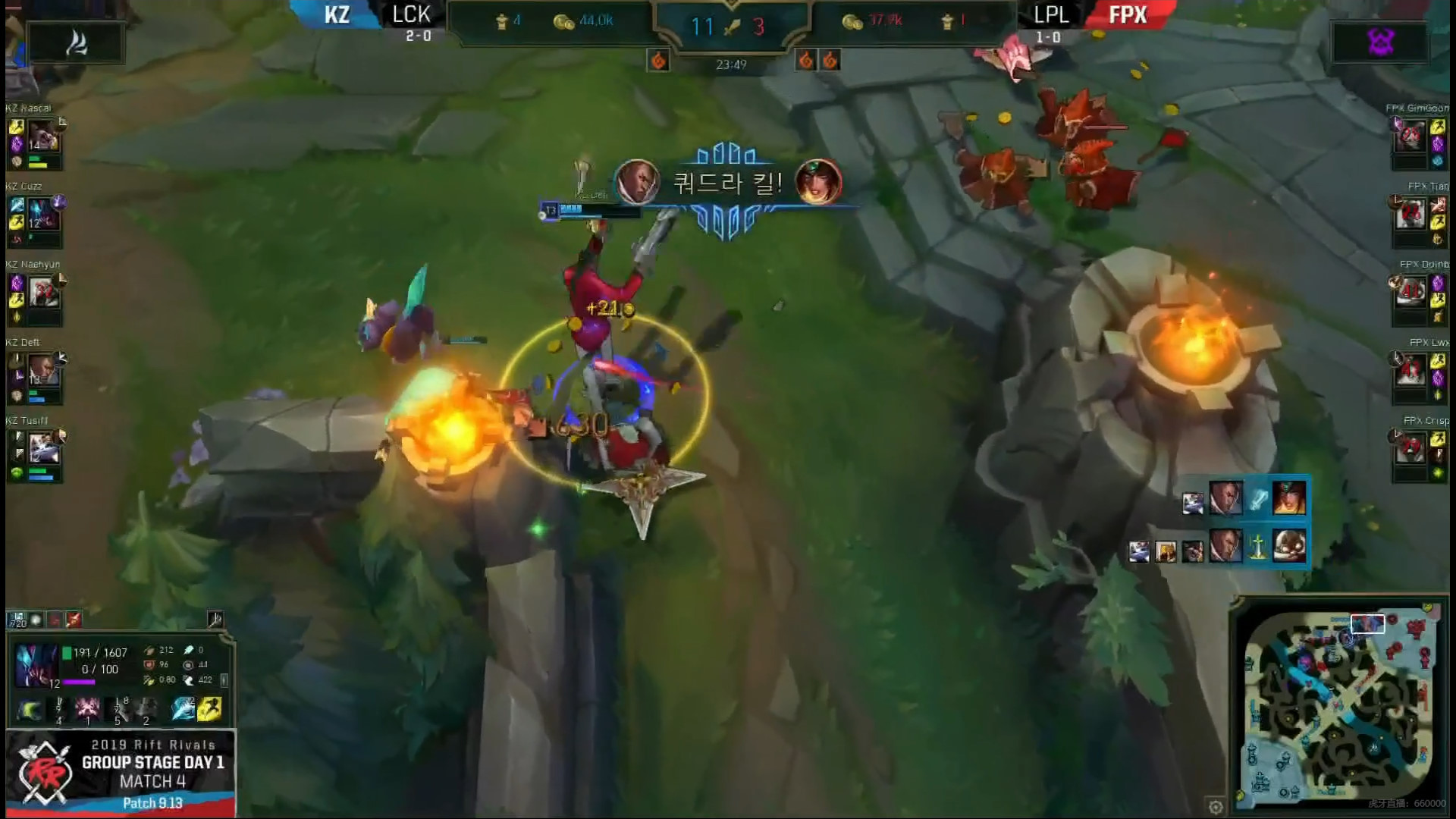Click the yellow Flash summoner spell icon
Viewport: 1456px width, 819px height.
(209, 709)
